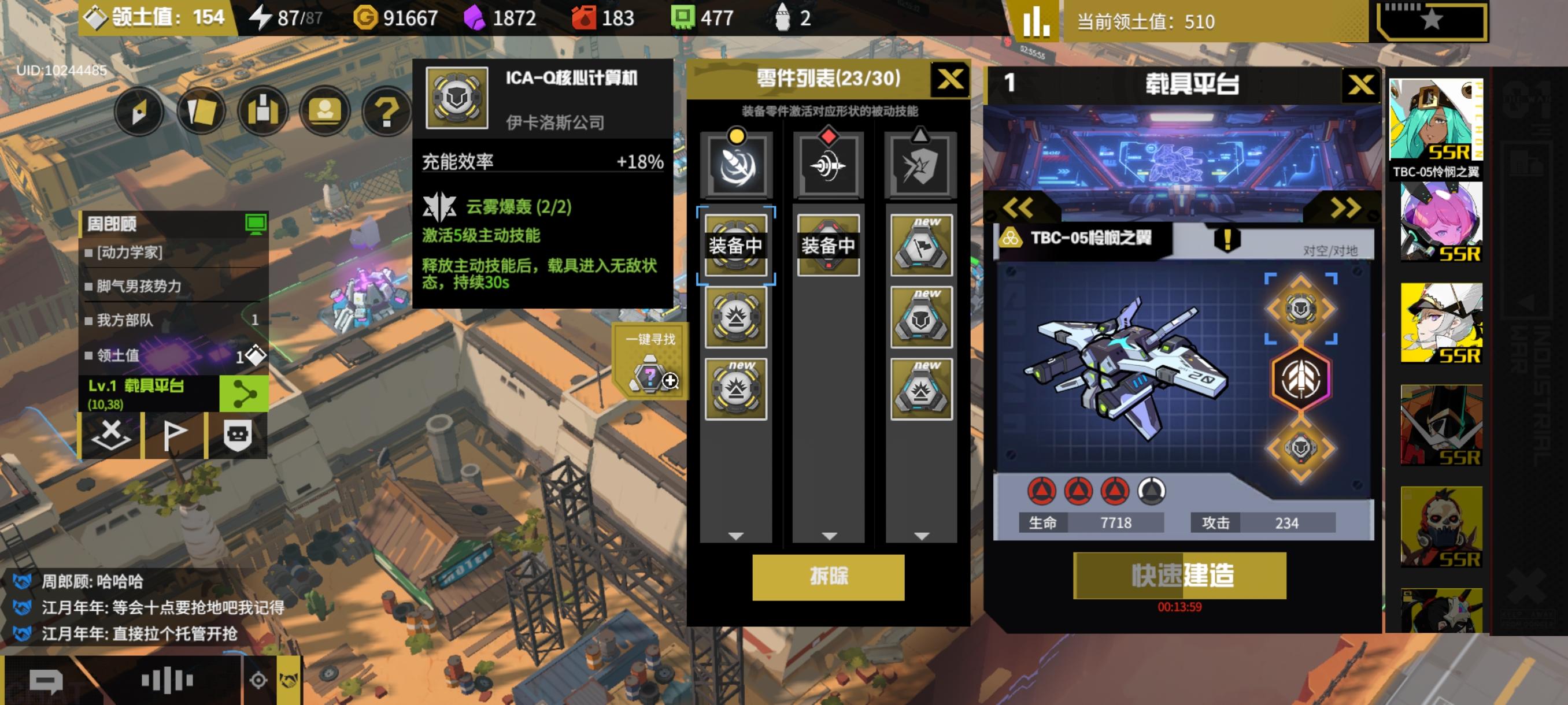Screen dimensions: 1568x705
Task: Click the compass navigation icon top left
Action: (139, 113)
